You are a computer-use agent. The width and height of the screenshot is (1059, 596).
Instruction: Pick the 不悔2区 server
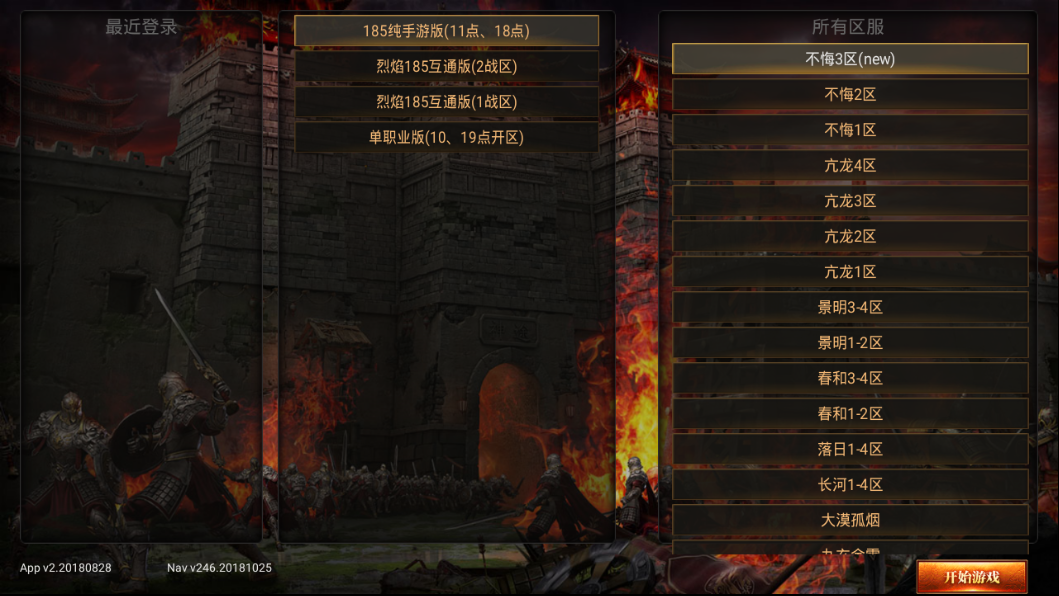click(x=850, y=95)
